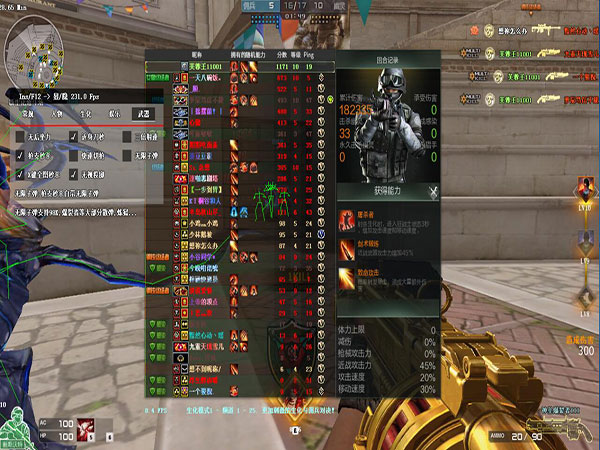Enable the 无后坐力 checkbox
Screen dimensions: 600x450
[x=22, y=135]
